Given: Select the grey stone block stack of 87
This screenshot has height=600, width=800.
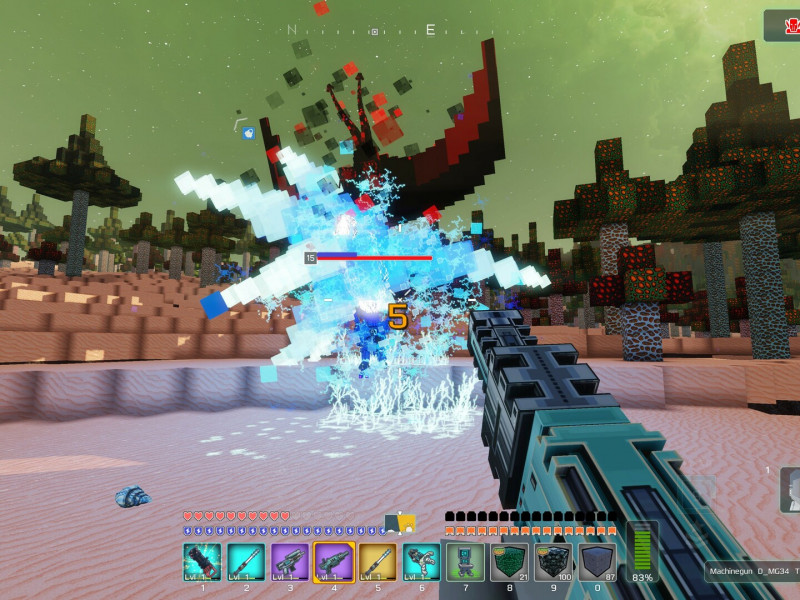Looking at the screenshot, I should click(597, 562).
